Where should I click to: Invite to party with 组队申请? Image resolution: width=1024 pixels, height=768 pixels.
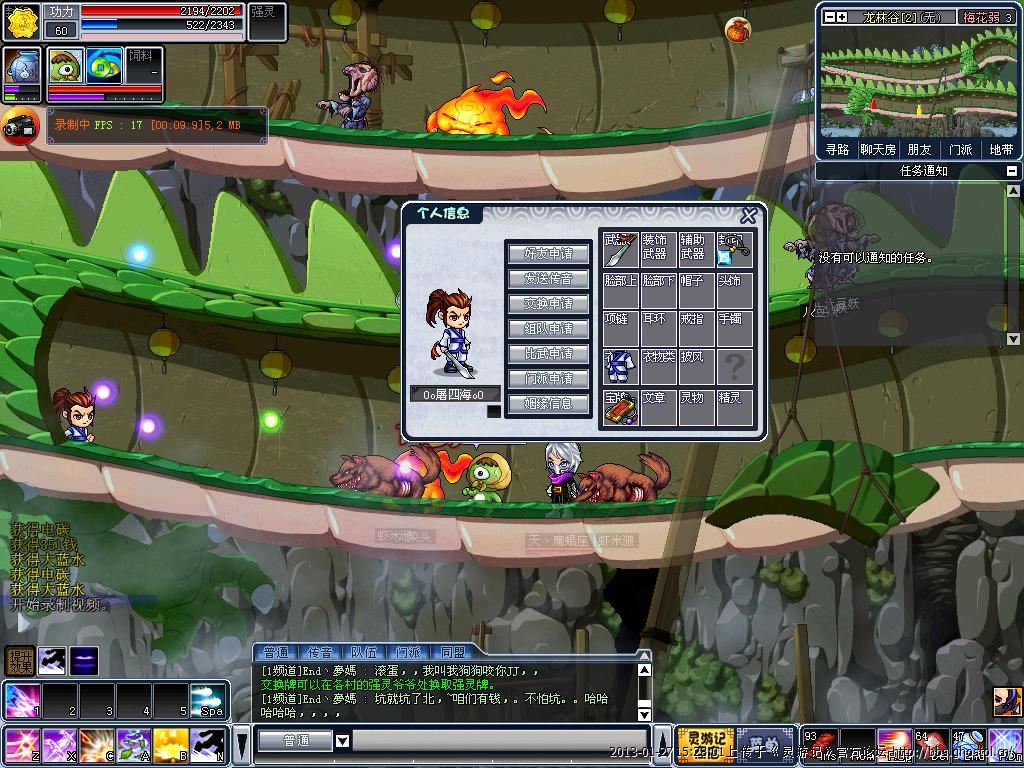click(x=548, y=328)
